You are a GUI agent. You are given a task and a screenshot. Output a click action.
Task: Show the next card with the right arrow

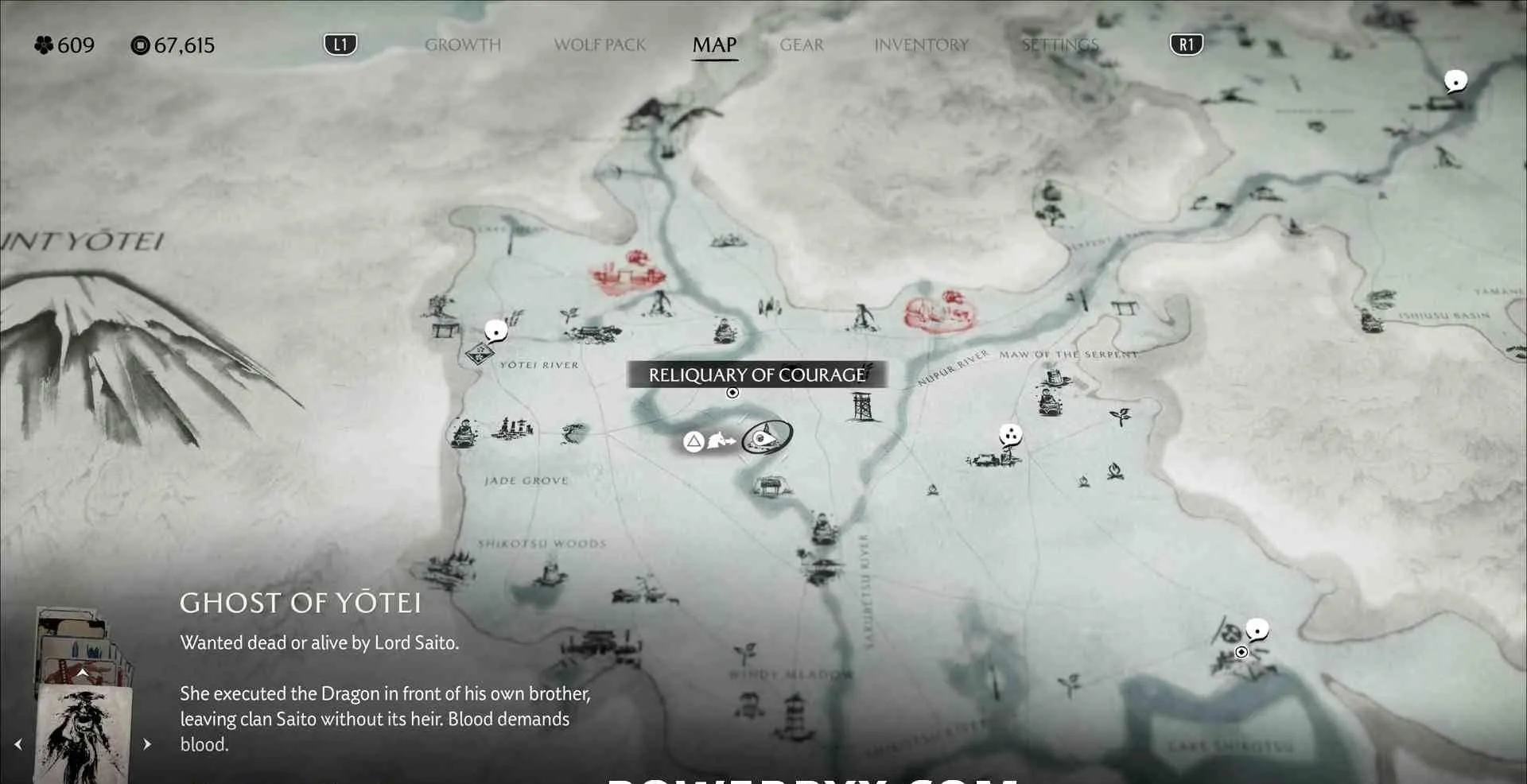[147, 744]
